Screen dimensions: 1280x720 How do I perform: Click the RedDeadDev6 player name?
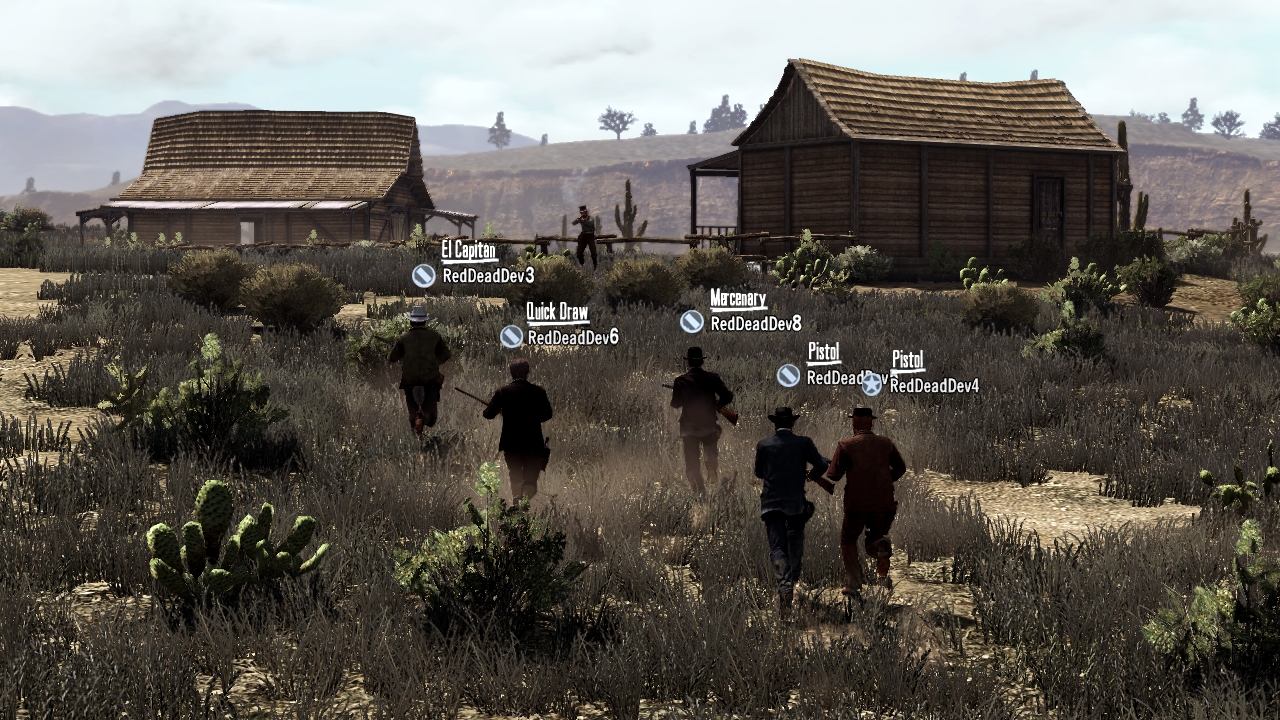click(x=572, y=339)
